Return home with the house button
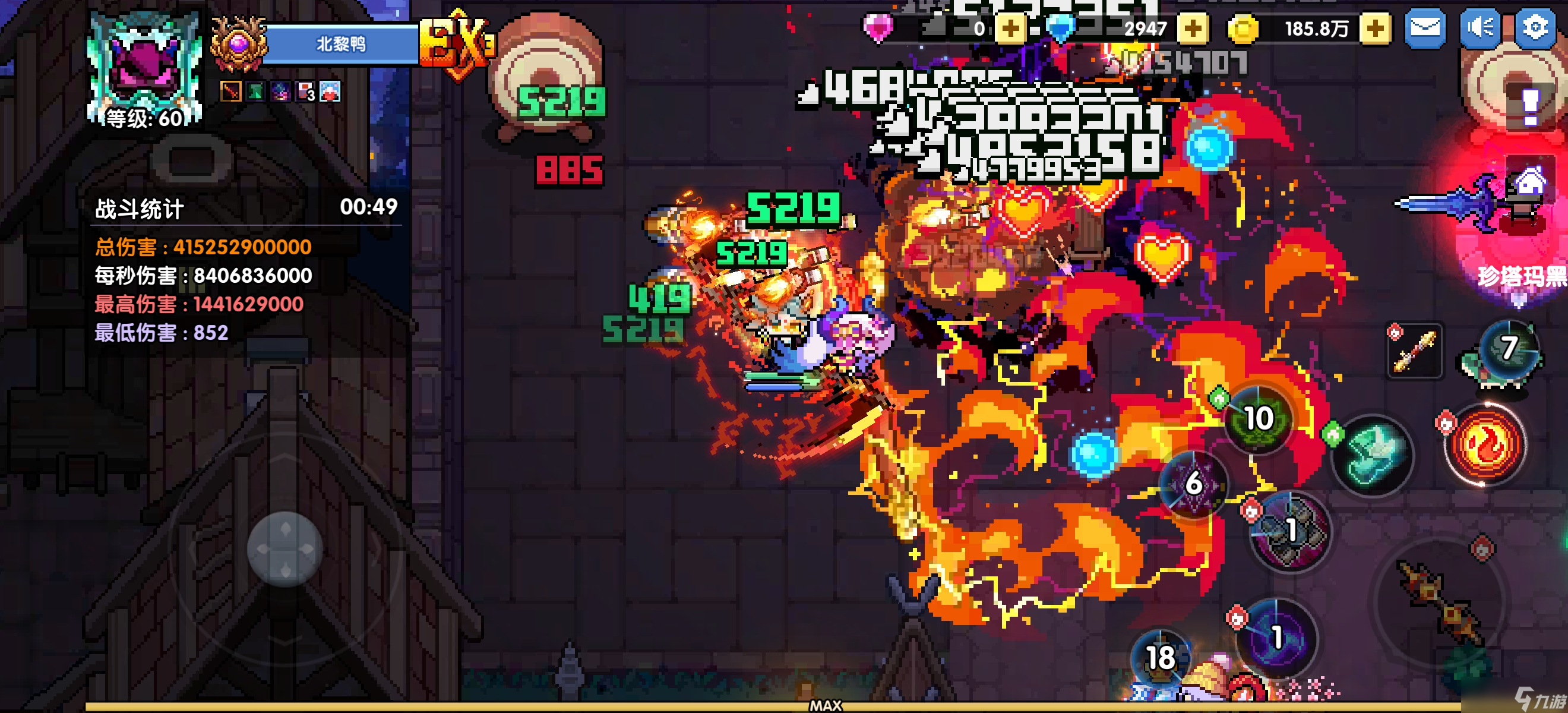The height and width of the screenshot is (713, 1568). click(x=1529, y=181)
